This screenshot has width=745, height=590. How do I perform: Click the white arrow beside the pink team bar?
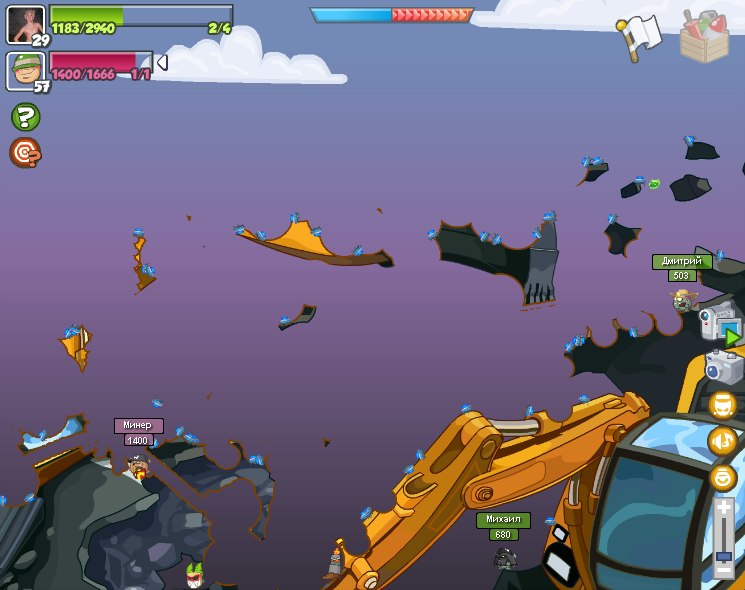(162, 63)
